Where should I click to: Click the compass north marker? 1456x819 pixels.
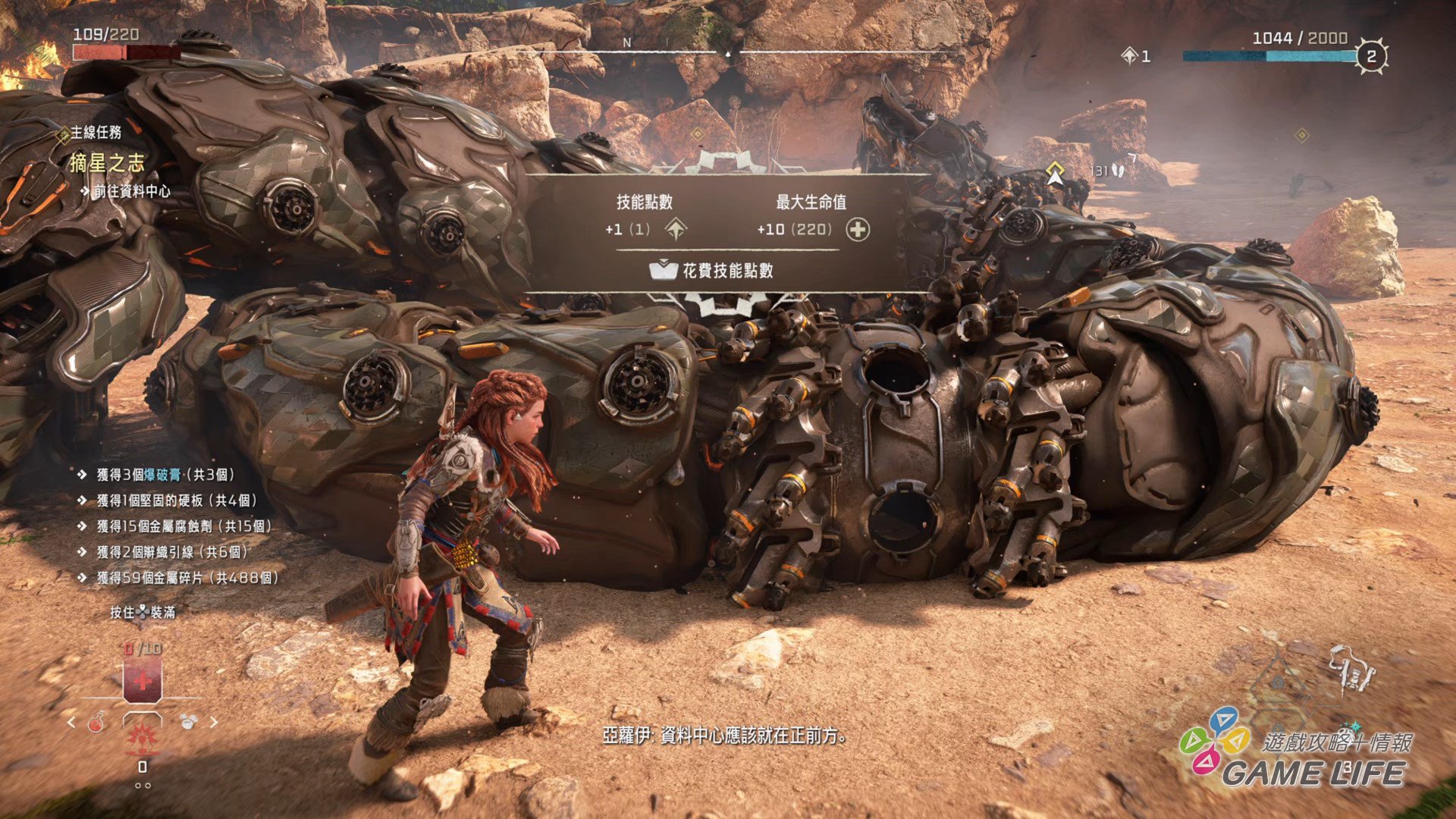[627, 43]
